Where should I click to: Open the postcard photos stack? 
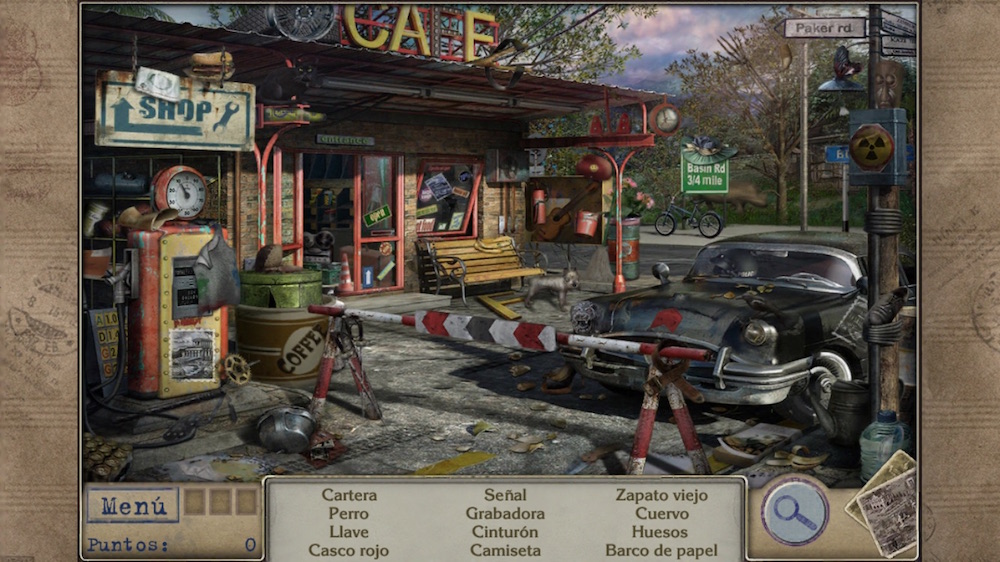[885, 505]
